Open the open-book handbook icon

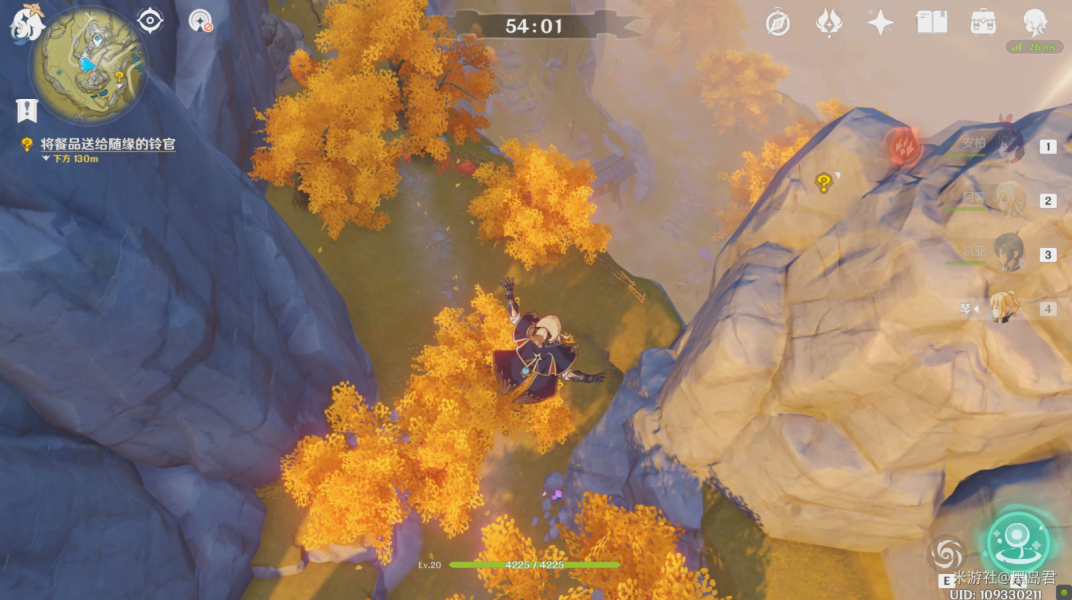(932, 22)
